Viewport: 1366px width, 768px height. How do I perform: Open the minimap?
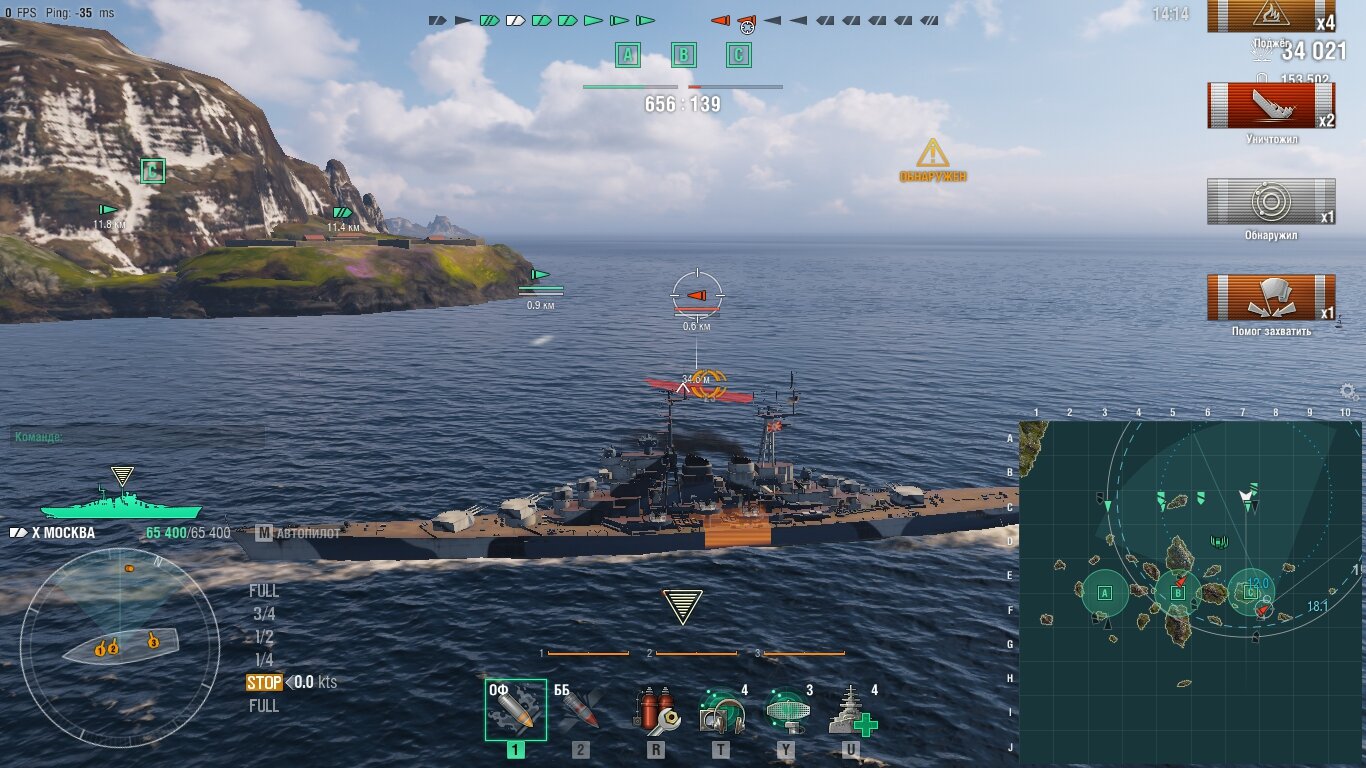(x=1190, y=592)
